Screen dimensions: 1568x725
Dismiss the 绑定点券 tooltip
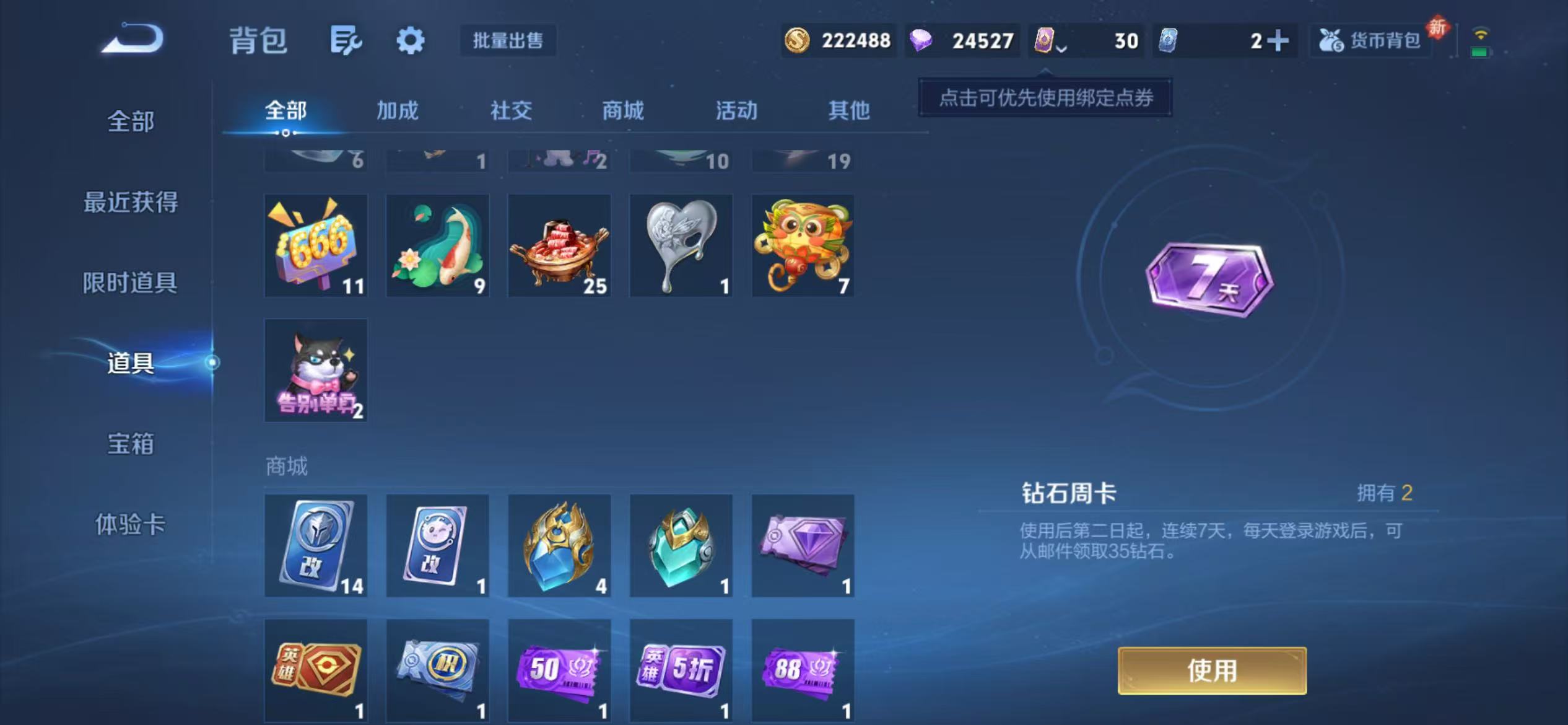click(x=1043, y=99)
